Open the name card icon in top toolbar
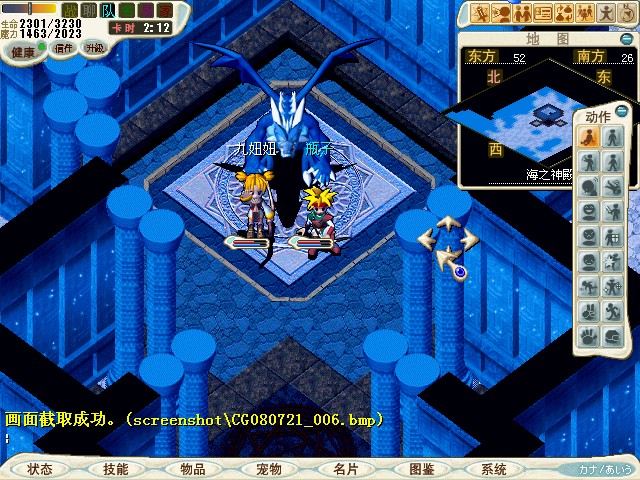The image size is (640, 480). pyautogui.click(x=544, y=13)
